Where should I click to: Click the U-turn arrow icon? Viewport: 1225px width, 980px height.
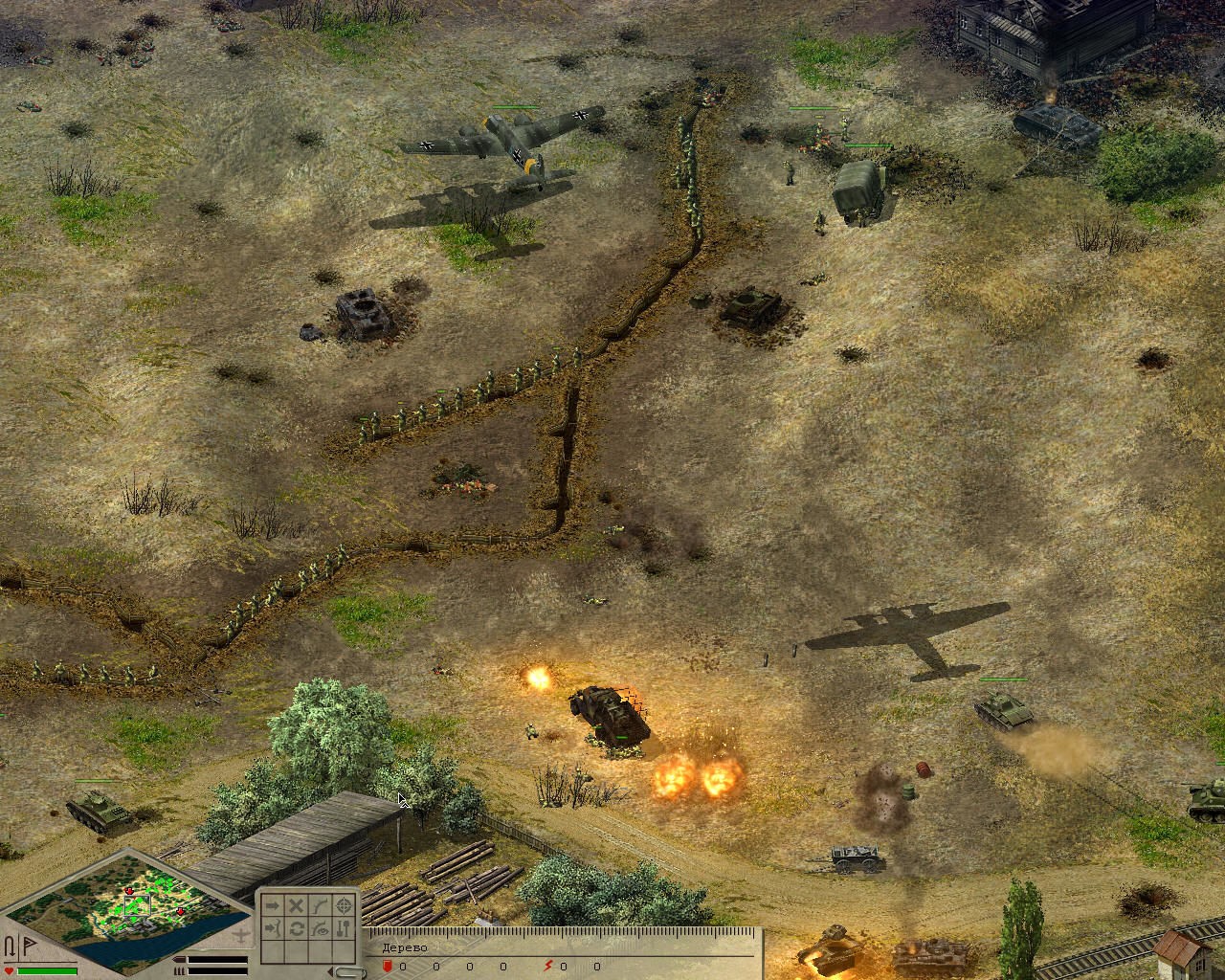tap(11, 948)
